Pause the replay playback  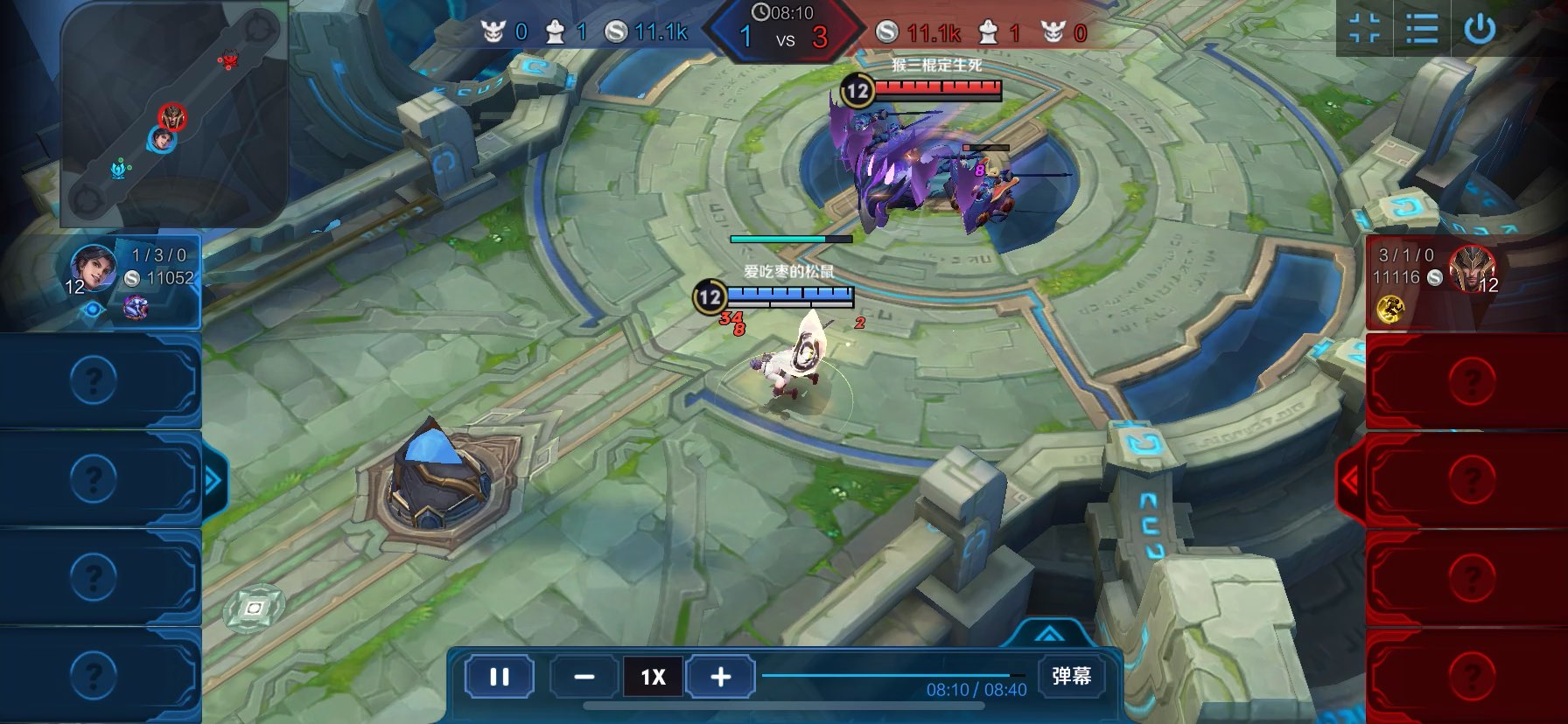[499, 677]
